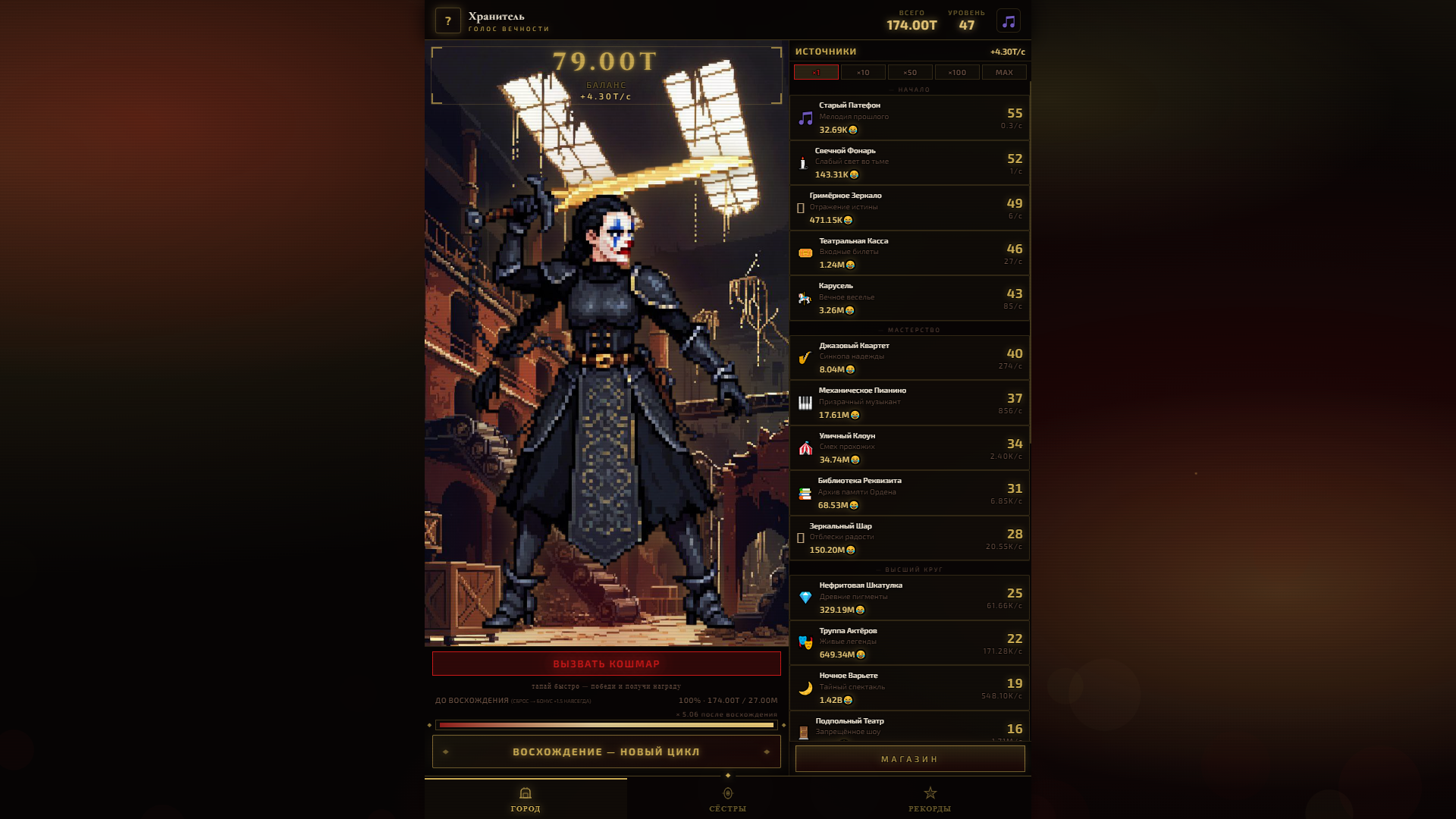Click the circus tent icon for Уличный Клоун
Viewport: 1456px width, 819px height.
pos(804,447)
